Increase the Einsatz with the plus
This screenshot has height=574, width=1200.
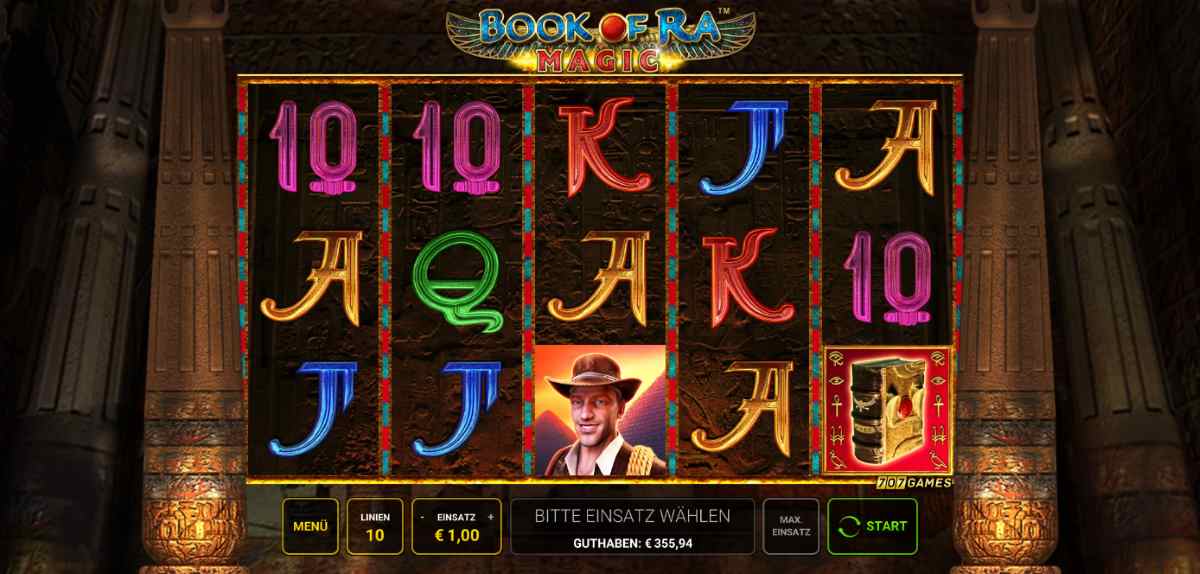[491, 517]
